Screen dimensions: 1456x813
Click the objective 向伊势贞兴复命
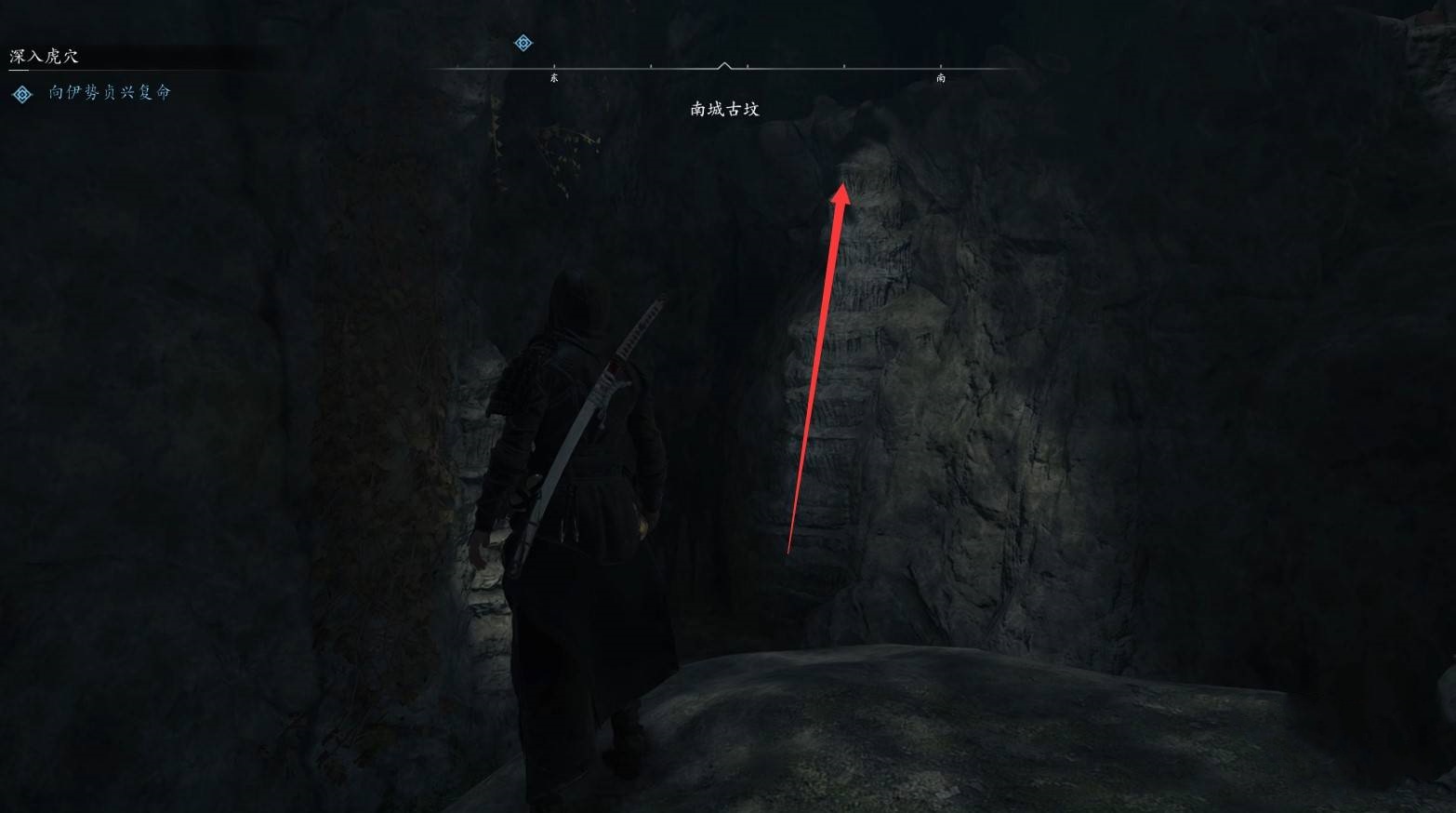pos(110,93)
